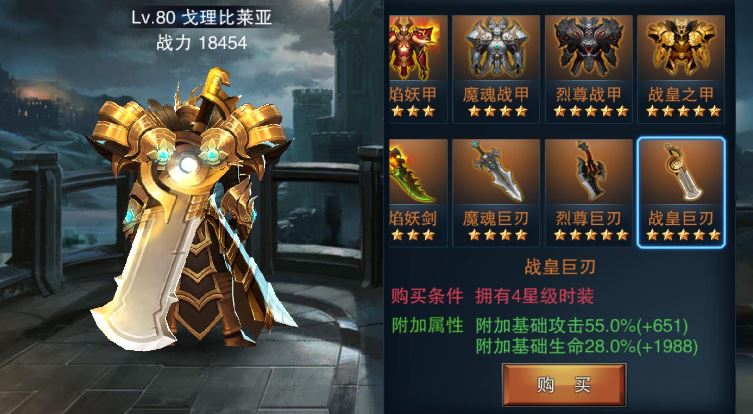Image resolution: width=753 pixels, height=414 pixels.
Task: Select the 魔魂巨刃 sword skin
Action: pyautogui.click(x=497, y=190)
